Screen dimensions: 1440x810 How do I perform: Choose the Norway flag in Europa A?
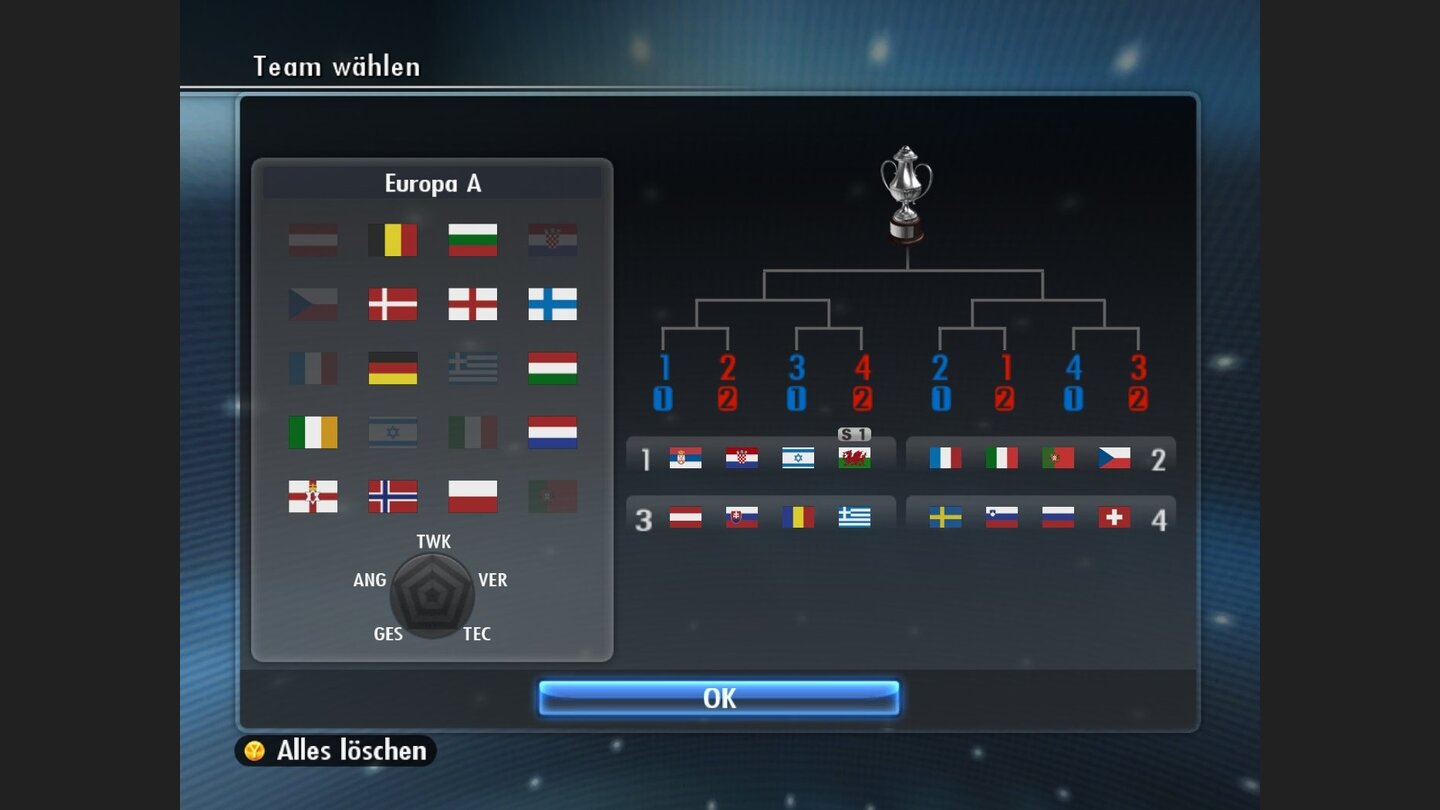[393, 497]
